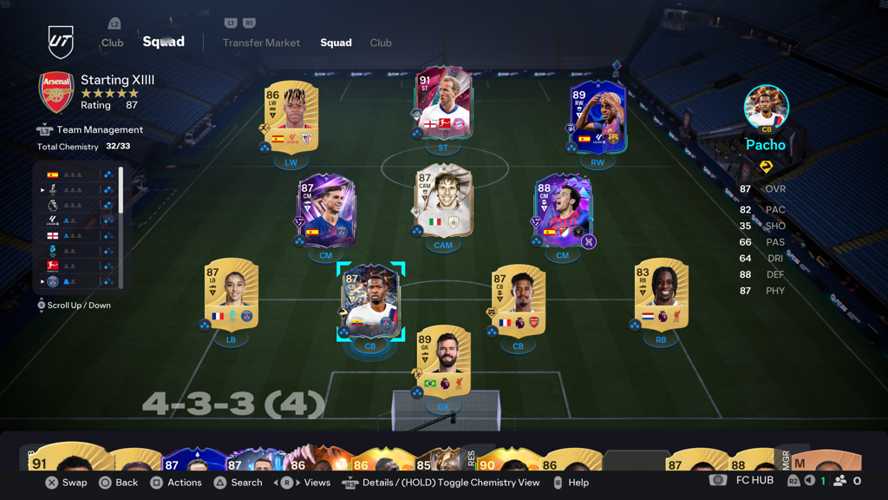Select the 87-rated CAM card
Screen dimensions: 888x500
pos(443,198)
